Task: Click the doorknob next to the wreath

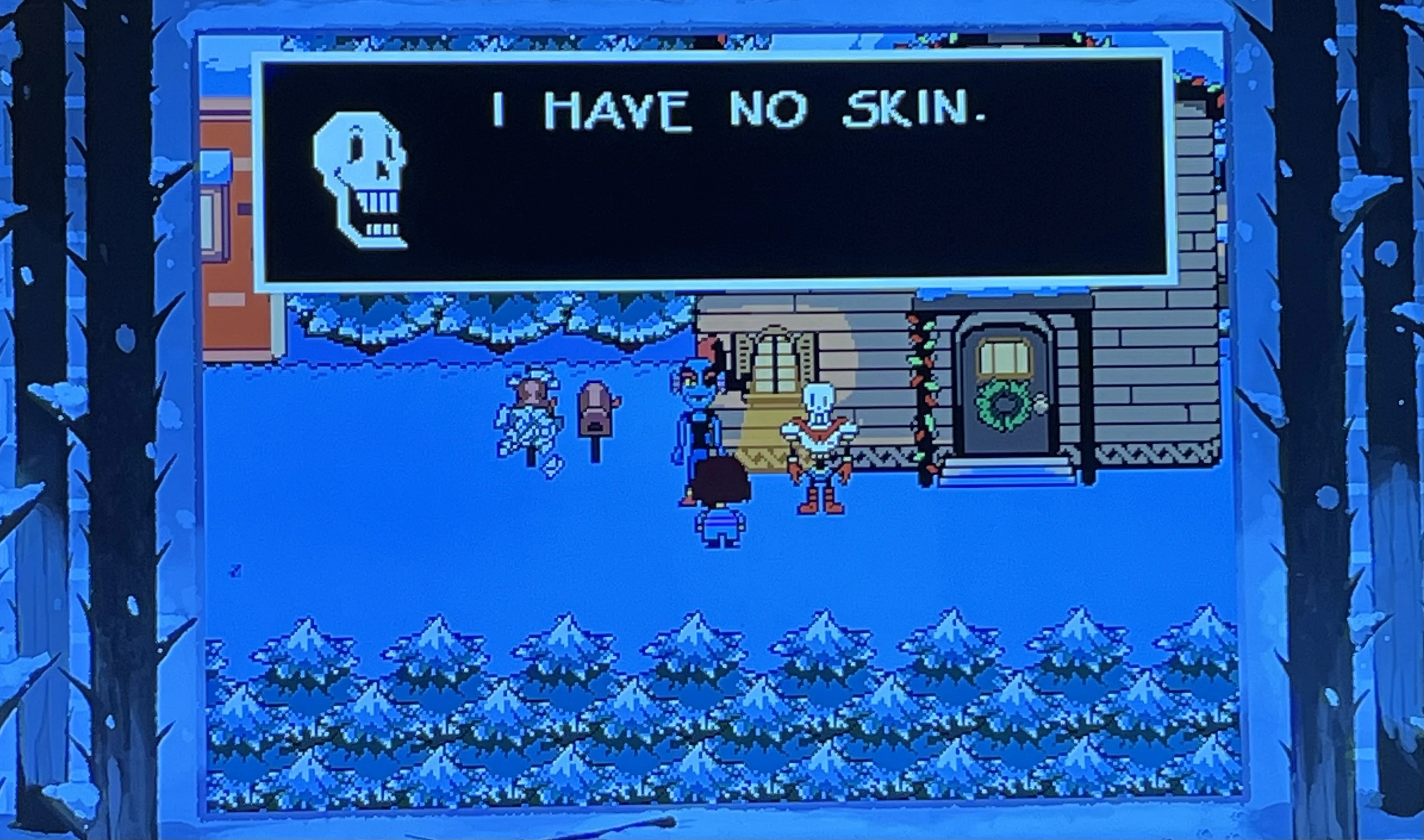Action: [1041, 405]
